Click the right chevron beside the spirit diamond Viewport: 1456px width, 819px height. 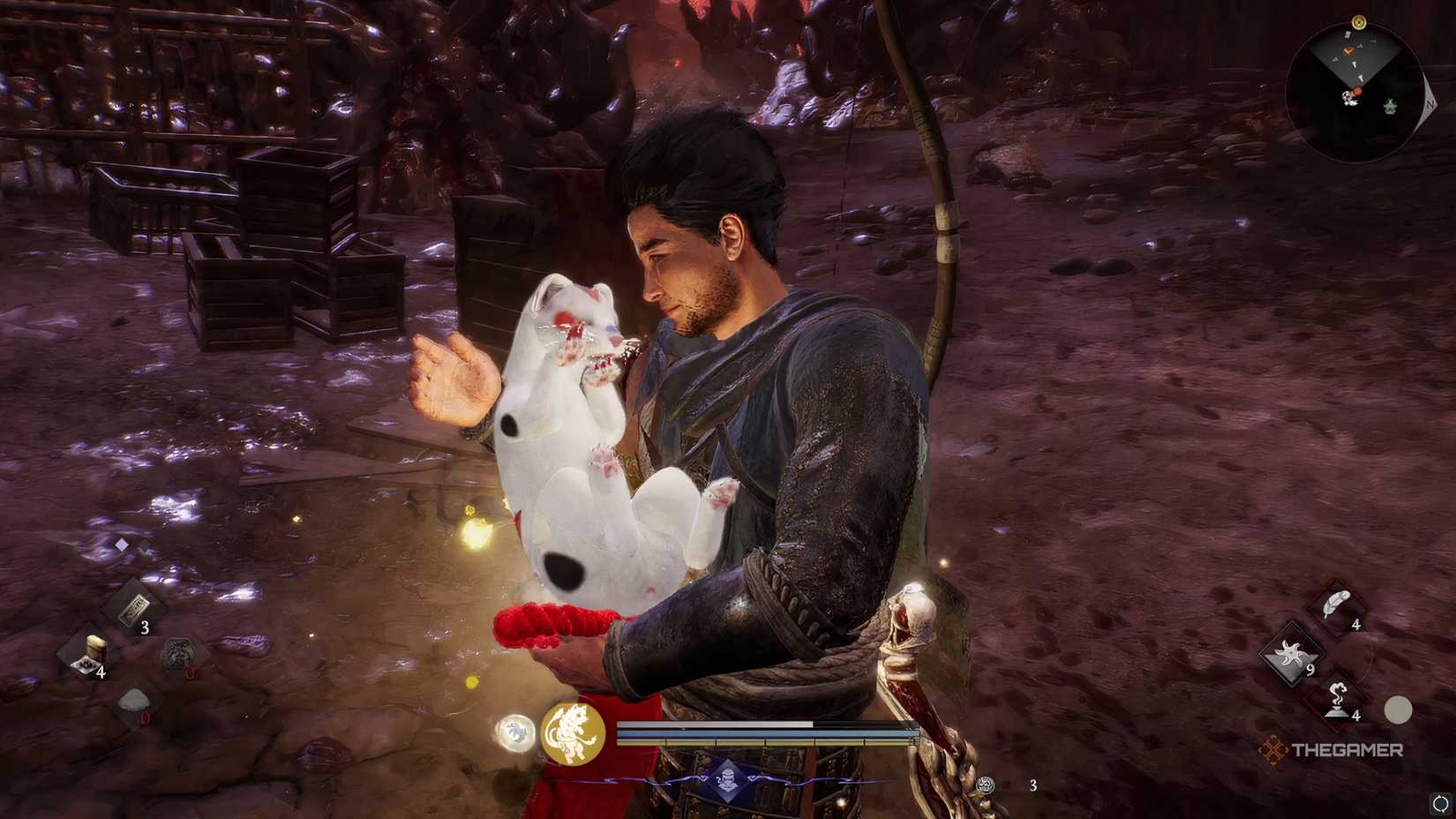pos(754,777)
